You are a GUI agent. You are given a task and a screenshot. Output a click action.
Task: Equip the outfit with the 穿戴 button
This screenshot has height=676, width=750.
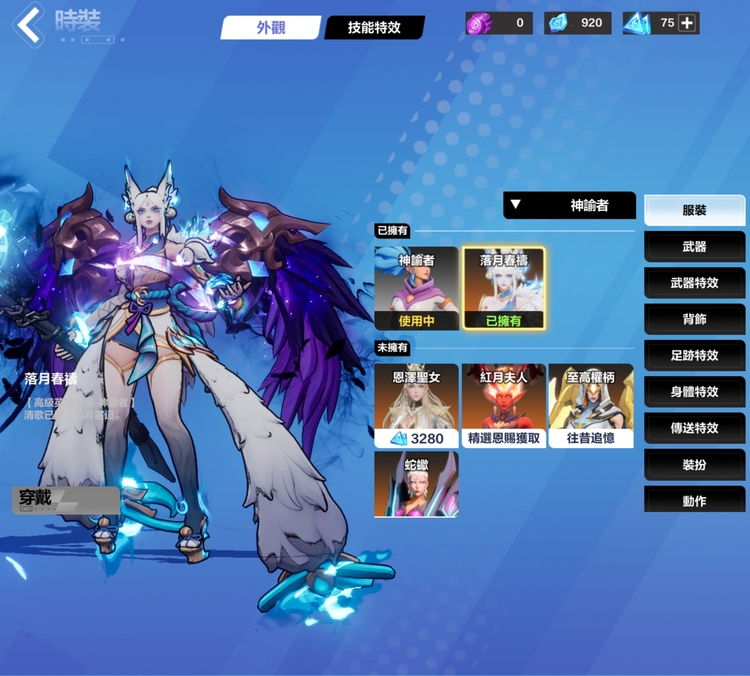coord(65,498)
